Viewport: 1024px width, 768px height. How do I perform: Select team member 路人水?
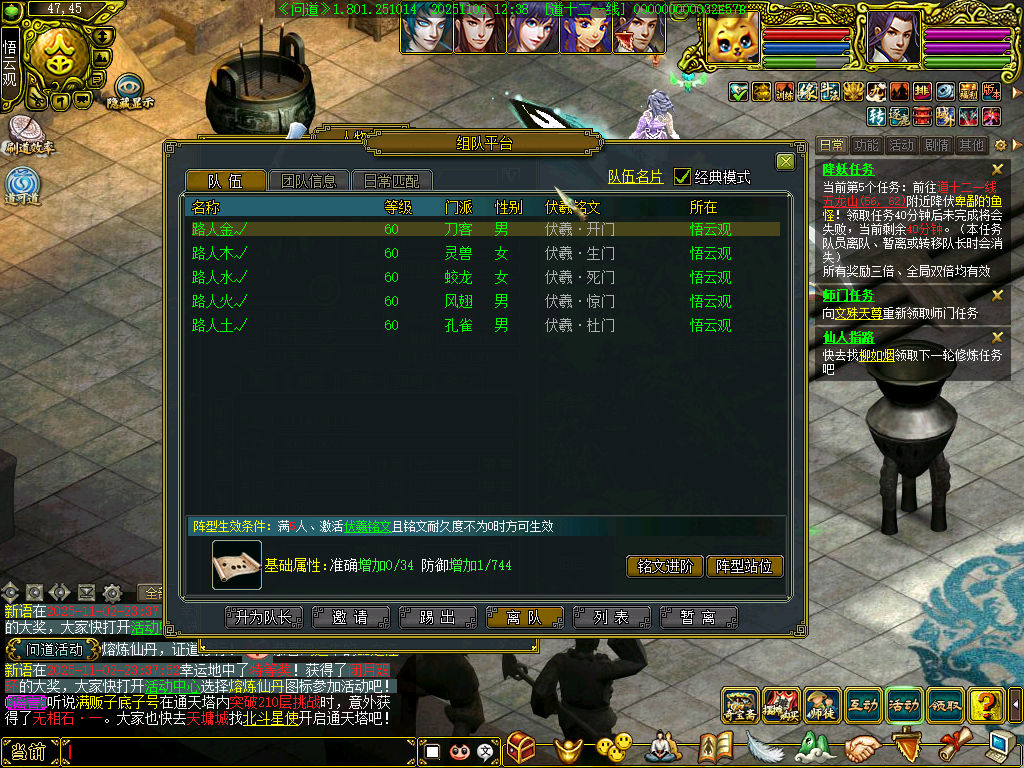[x=220, y=277]
